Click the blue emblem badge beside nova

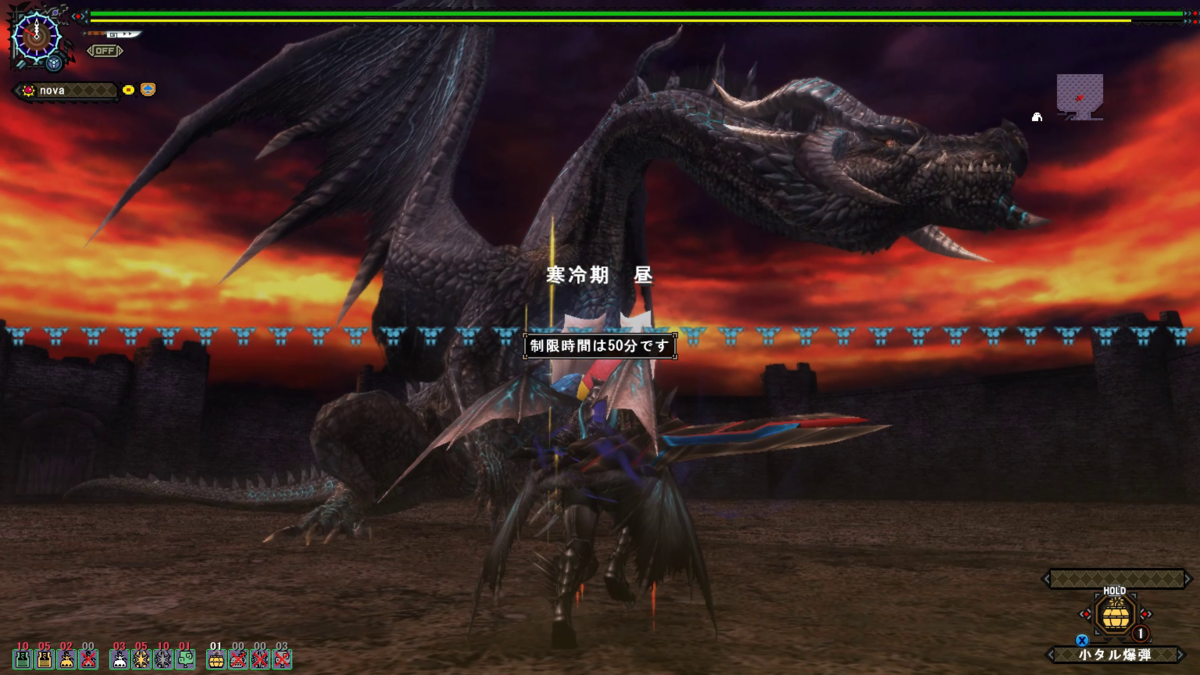tap(148, 90)
